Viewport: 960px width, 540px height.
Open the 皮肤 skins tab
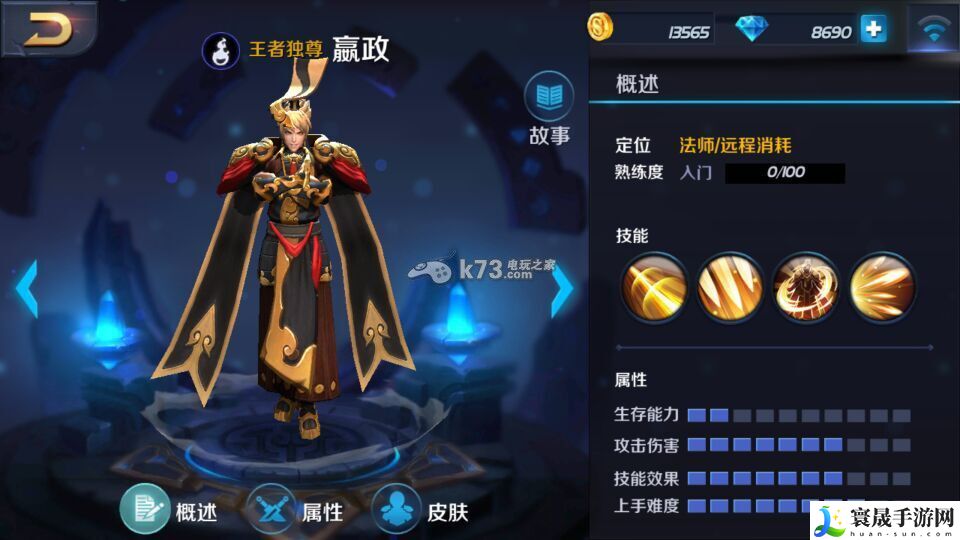coord(396,509)
